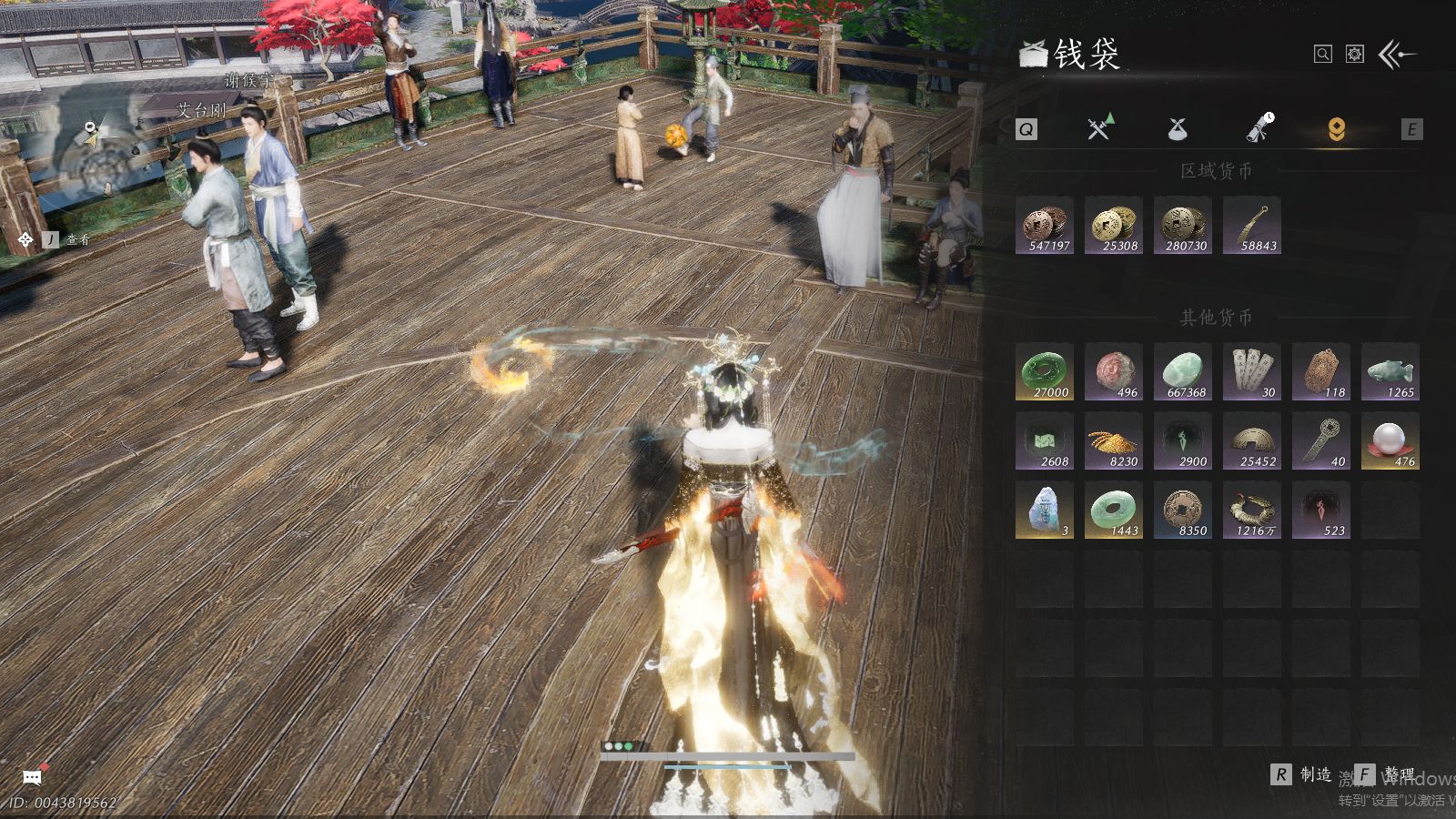Select the gold coins stack showing 25308
This screenshot has width=1456, height=819.
(1114, 225)
